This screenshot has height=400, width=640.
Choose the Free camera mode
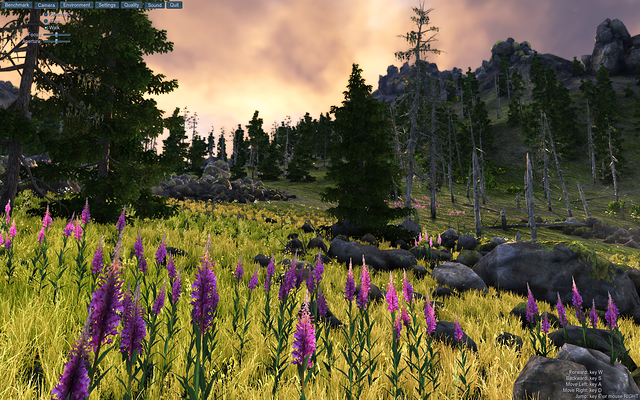46,21
